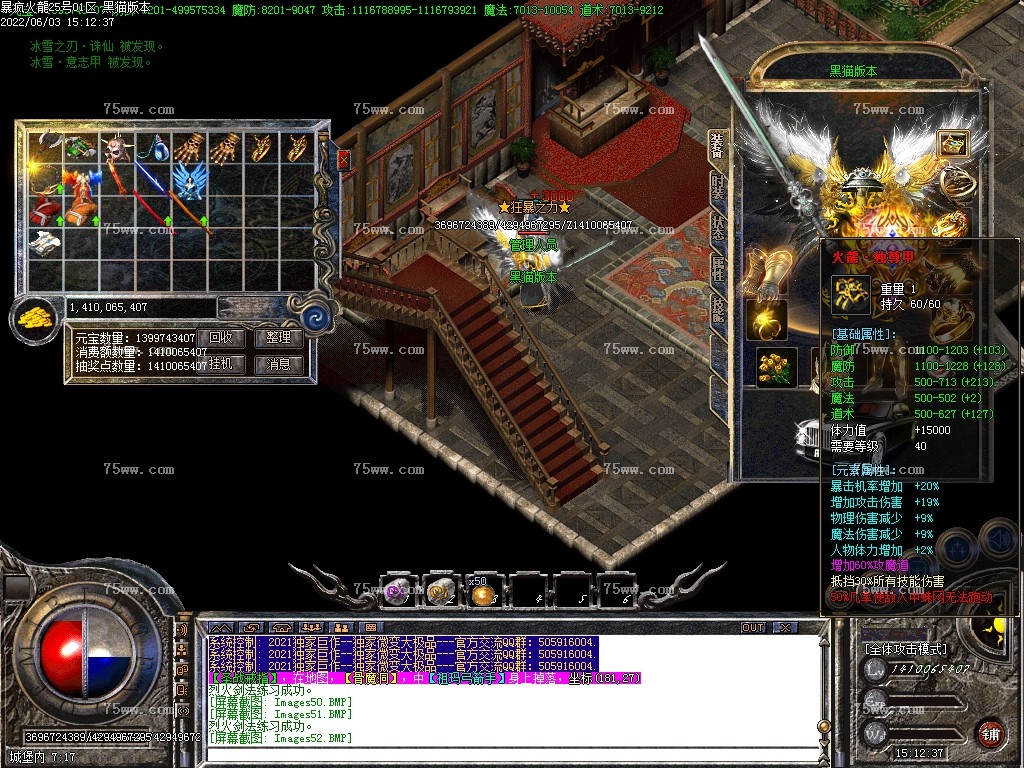Sort the bag with 整理 button

click(x=279, y=338)
